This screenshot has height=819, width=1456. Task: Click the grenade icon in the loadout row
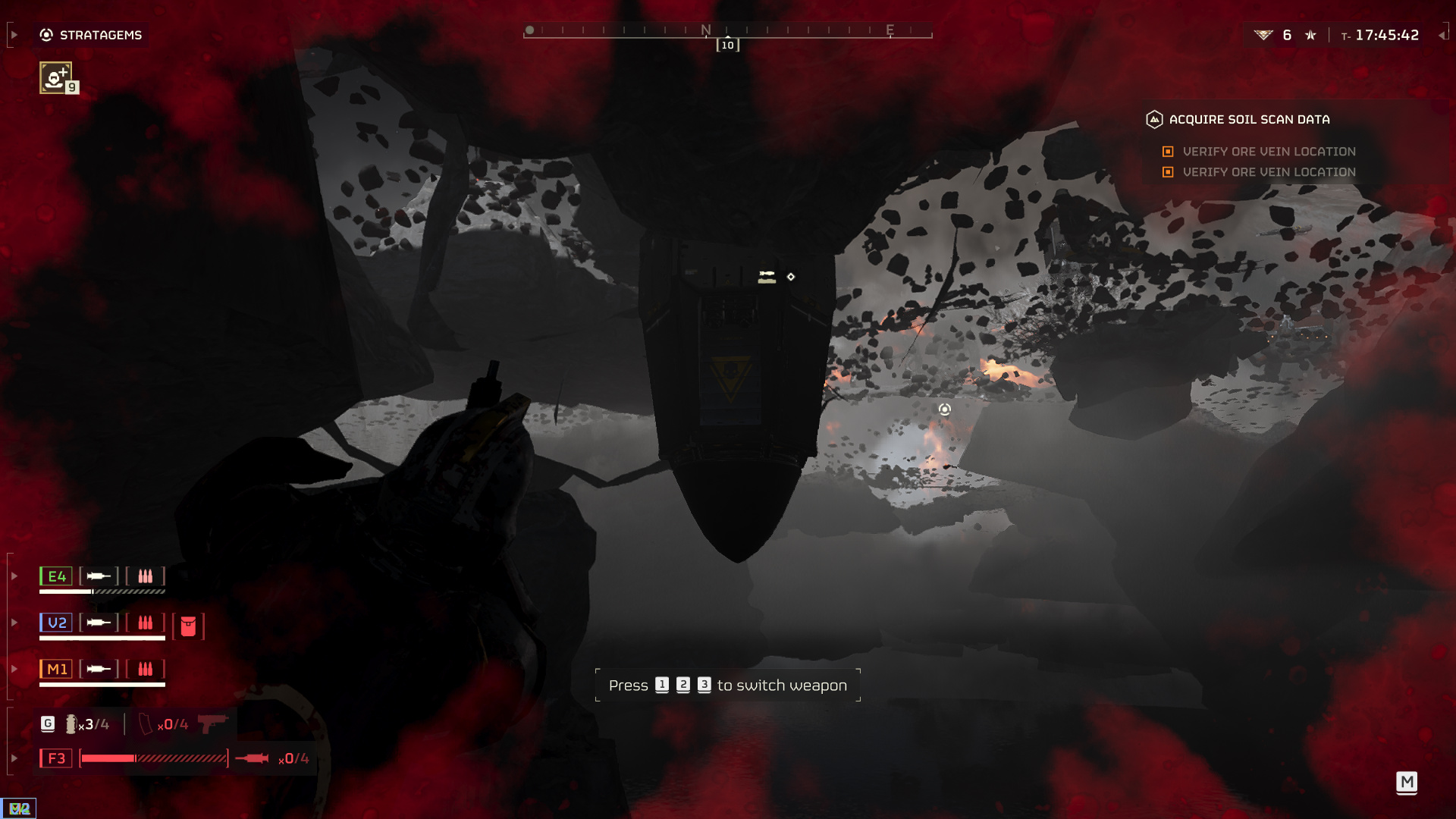[x=71, y=724]
